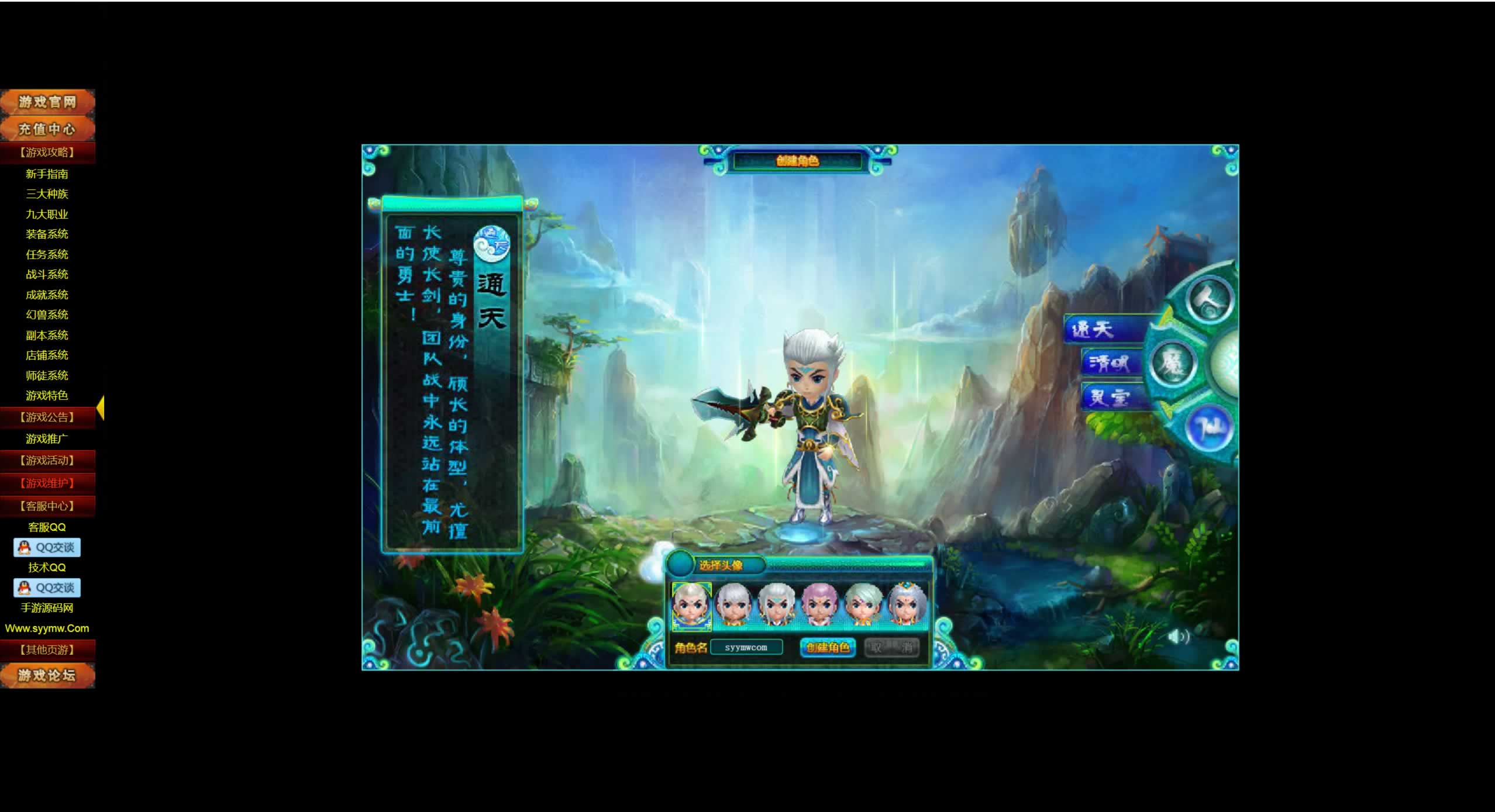Expand the 【游戏公告】 announcements section
This screenshot has height=812, width=1495.
pyautogui.click(x=47, y=417)
